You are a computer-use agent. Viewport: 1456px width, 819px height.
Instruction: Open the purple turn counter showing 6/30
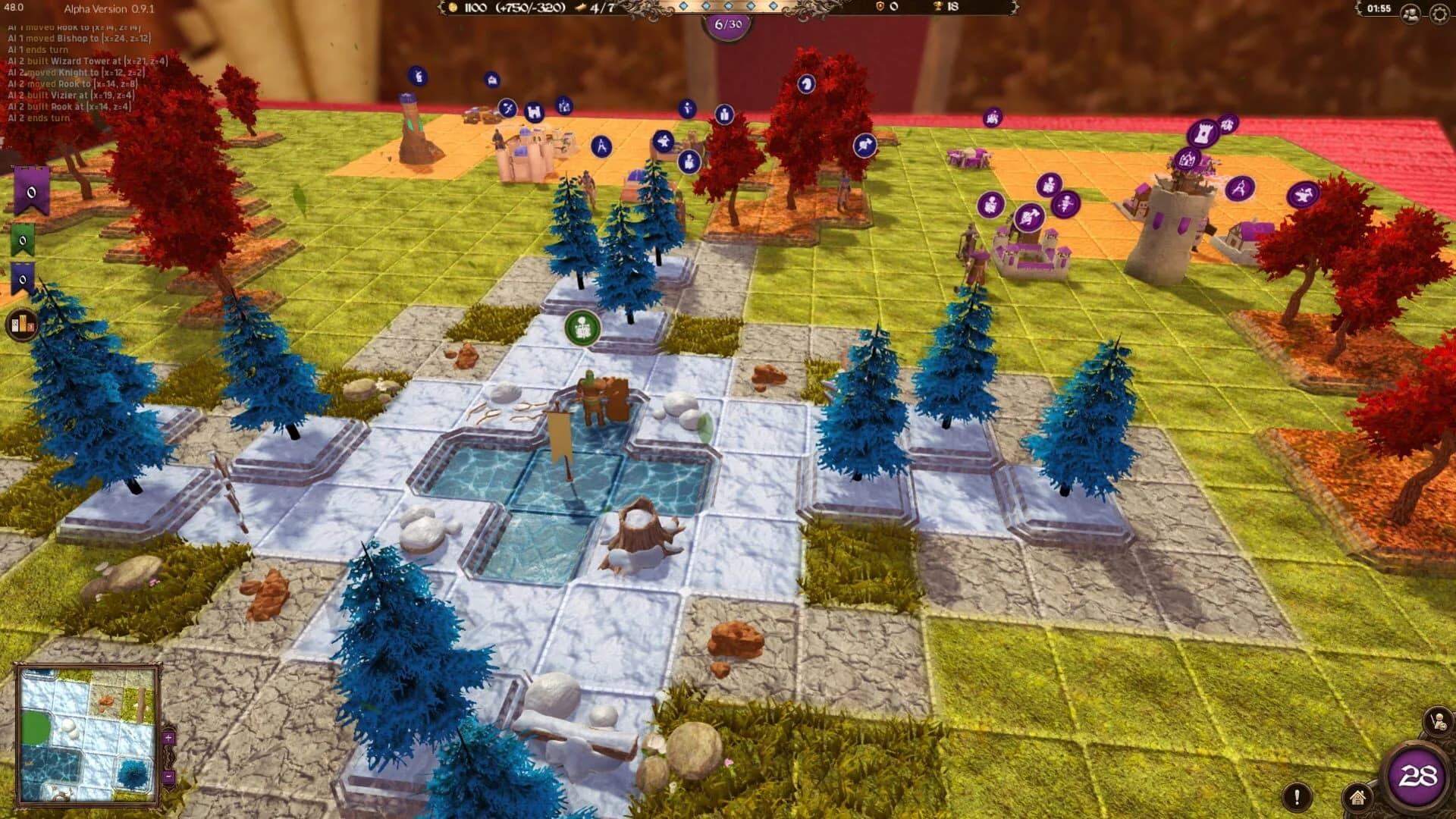(728, 24)
